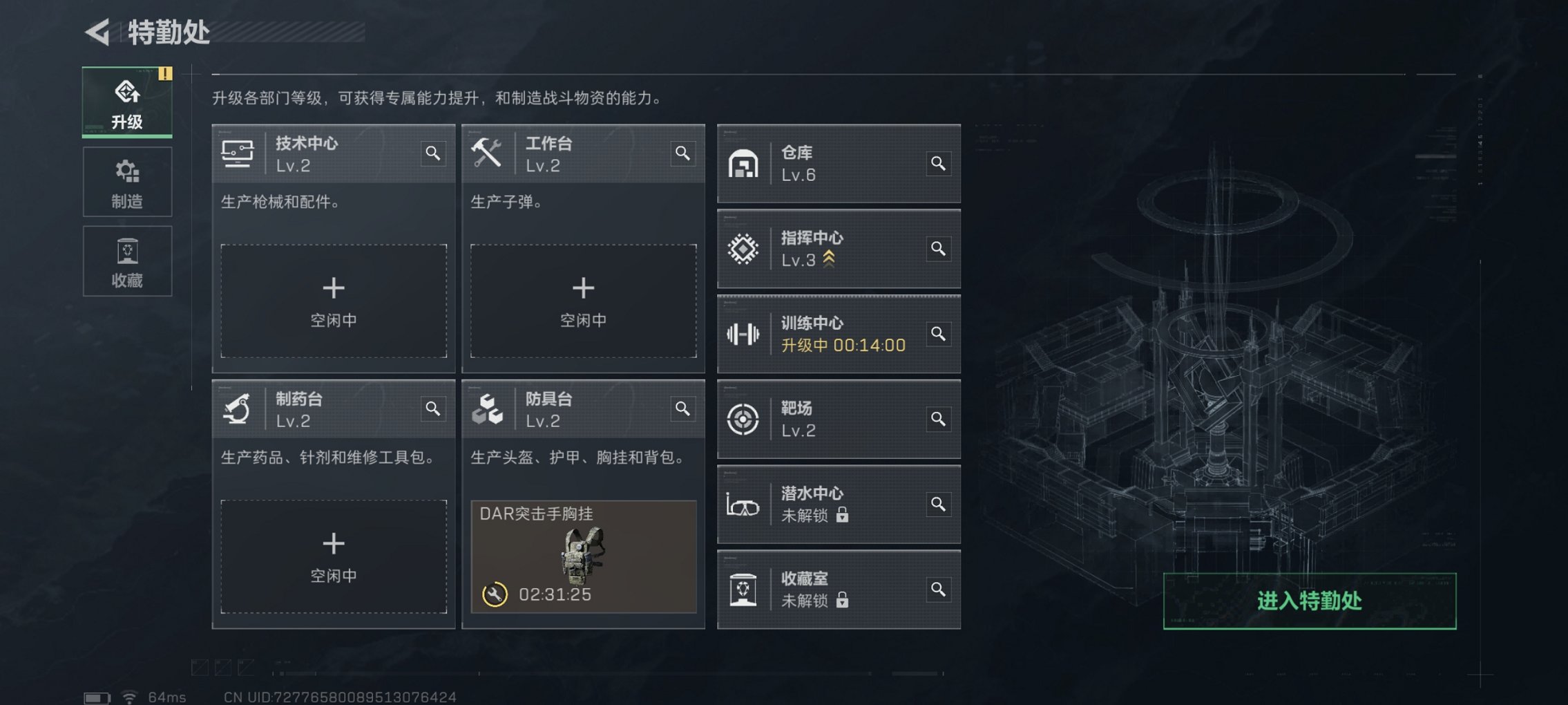This screenshot has width=1568, height=705.
Task: Open the 制药台 magnifier detail view
Action: [434, 408]
